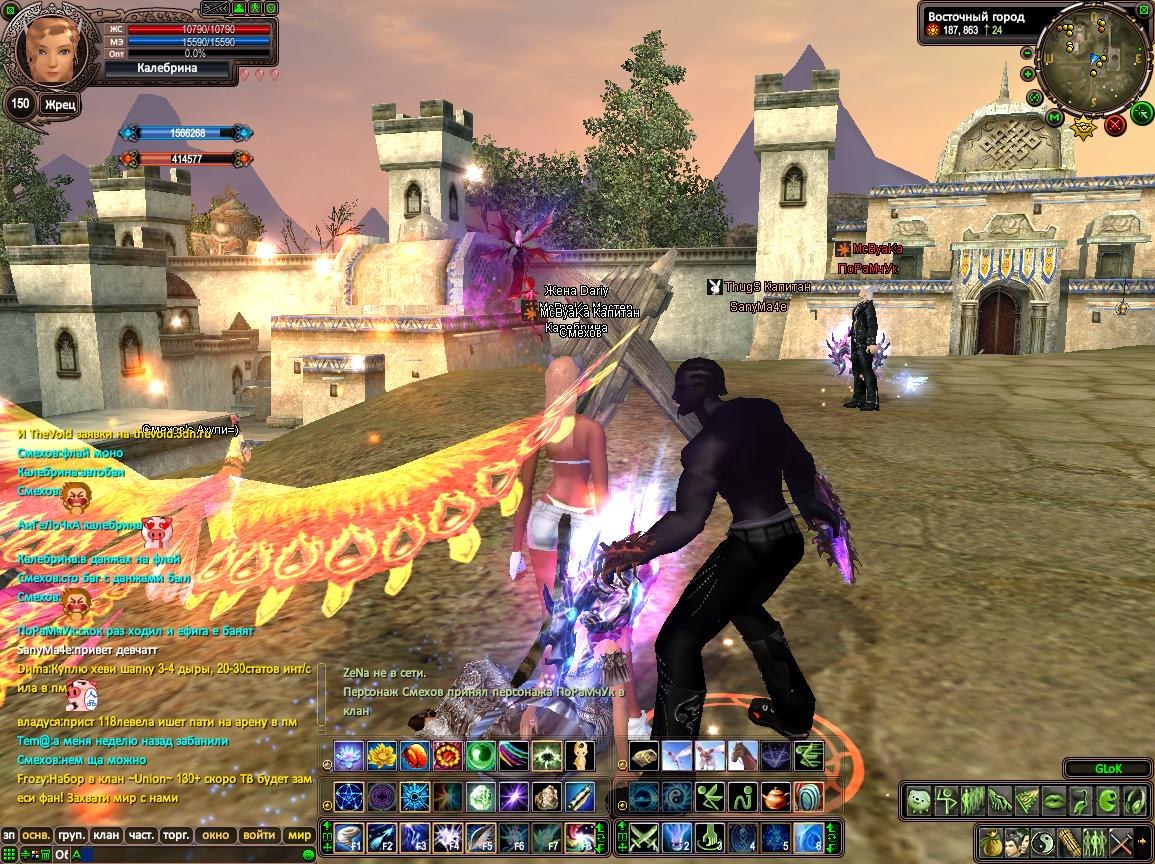Open the yin-yang menu icon
1155x864 pixels.
(1043, 841)
